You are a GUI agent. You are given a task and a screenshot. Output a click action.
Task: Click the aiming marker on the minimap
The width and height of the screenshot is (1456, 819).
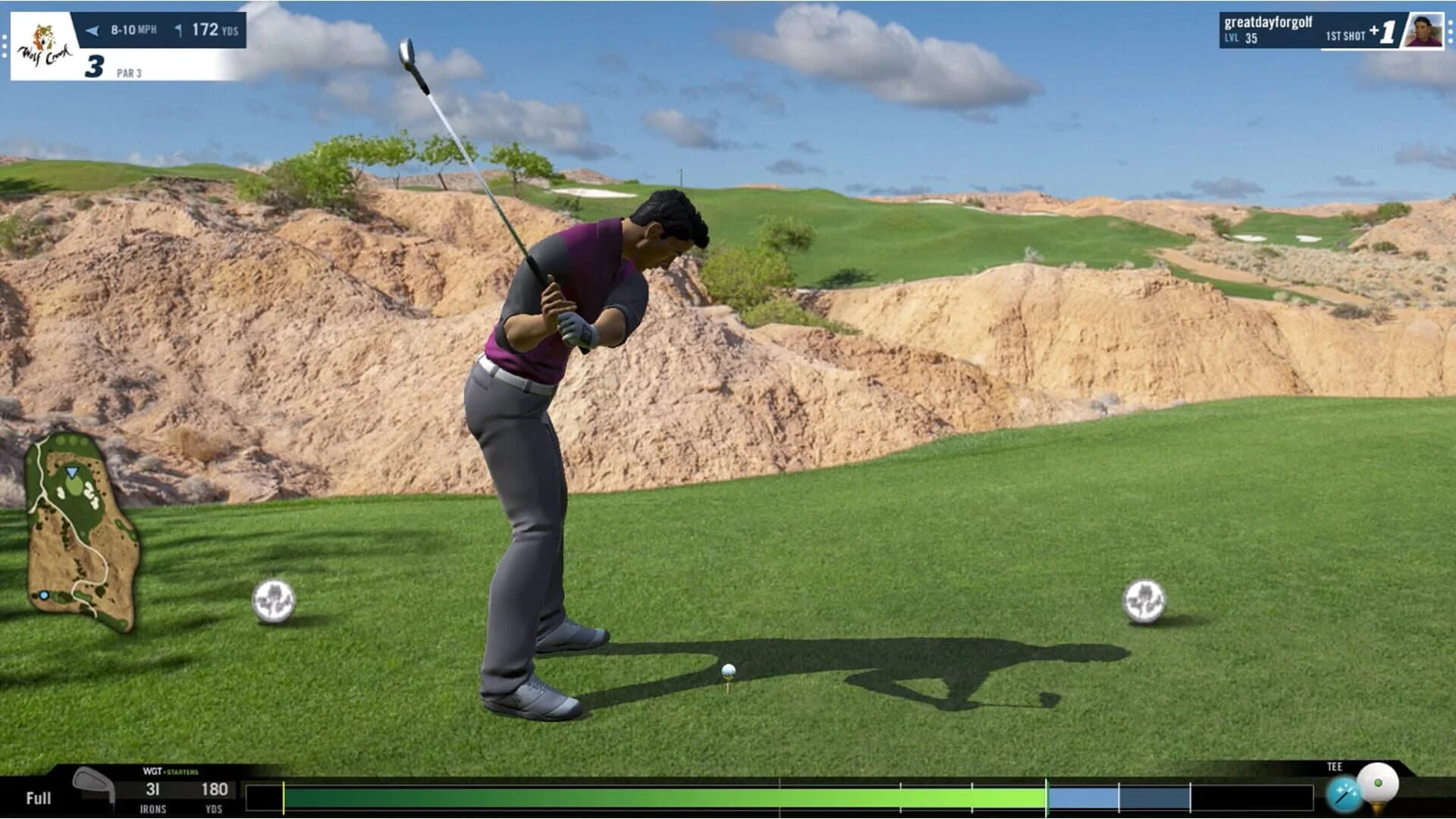click(71, 474)
